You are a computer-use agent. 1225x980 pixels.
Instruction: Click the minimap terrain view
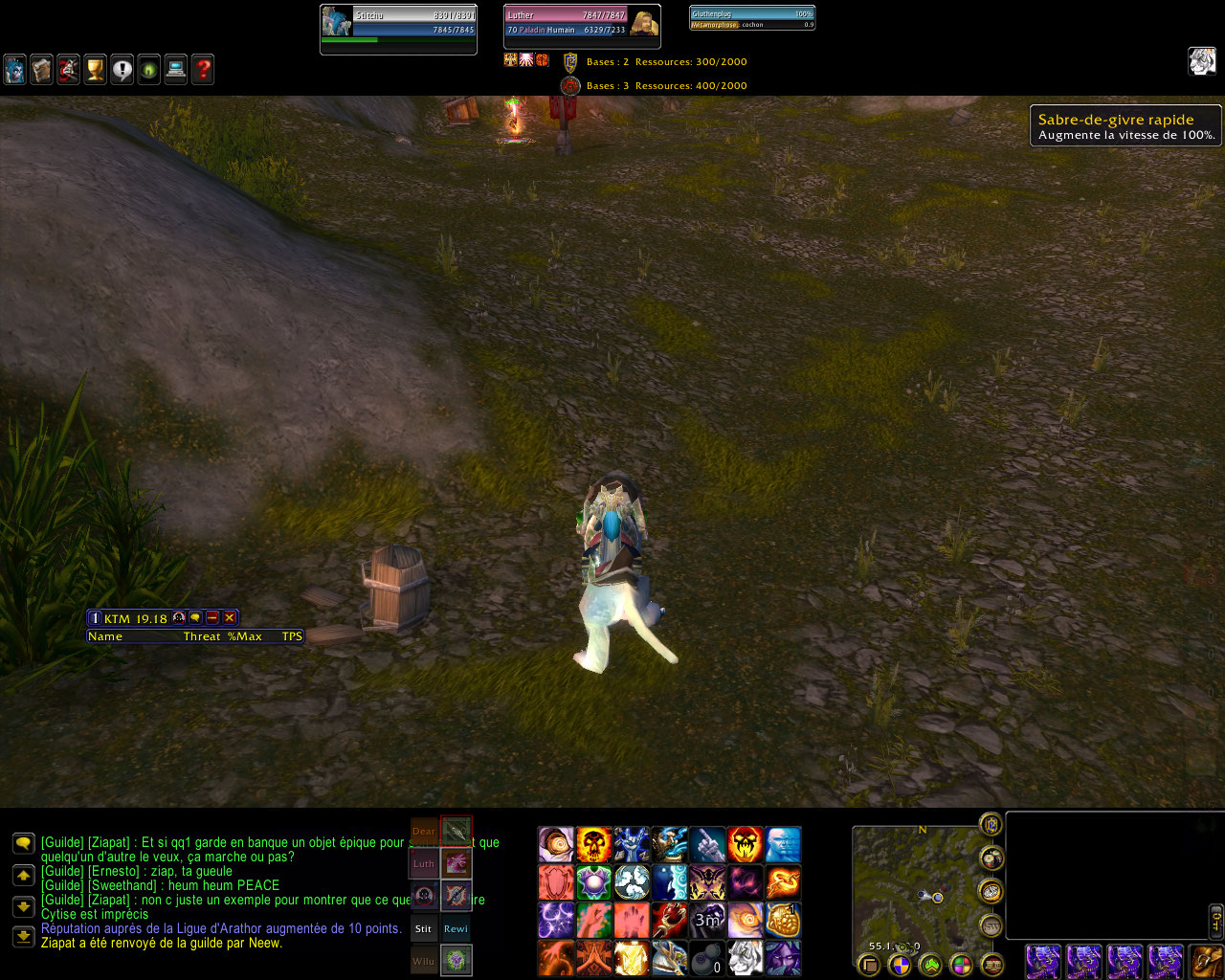tap(909, 890)
